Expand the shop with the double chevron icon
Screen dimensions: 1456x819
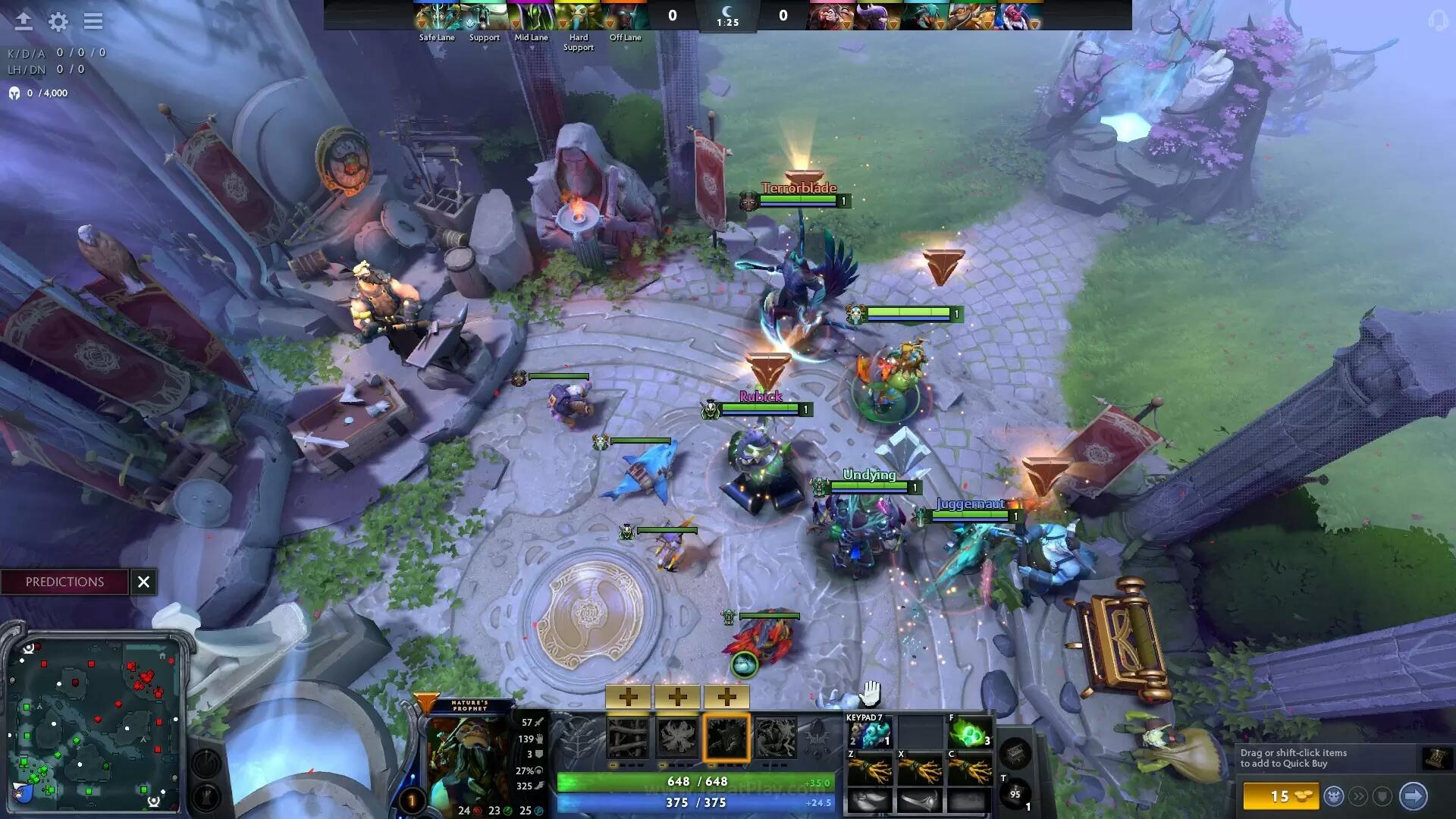pyautogui.click(x=1359, y=796)
